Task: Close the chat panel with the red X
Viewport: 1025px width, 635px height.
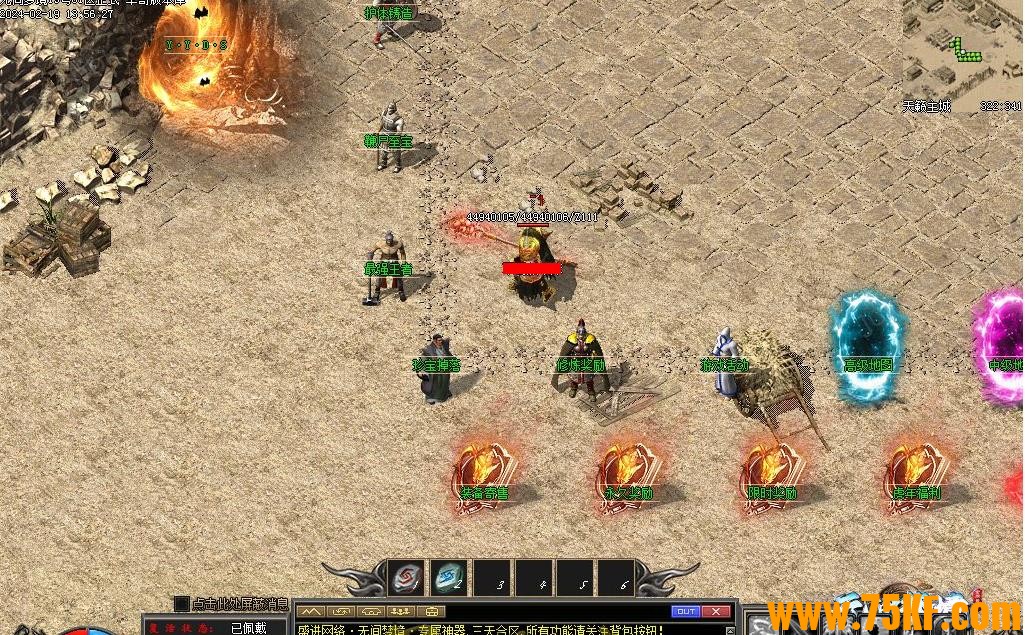Action: (716, 611)
